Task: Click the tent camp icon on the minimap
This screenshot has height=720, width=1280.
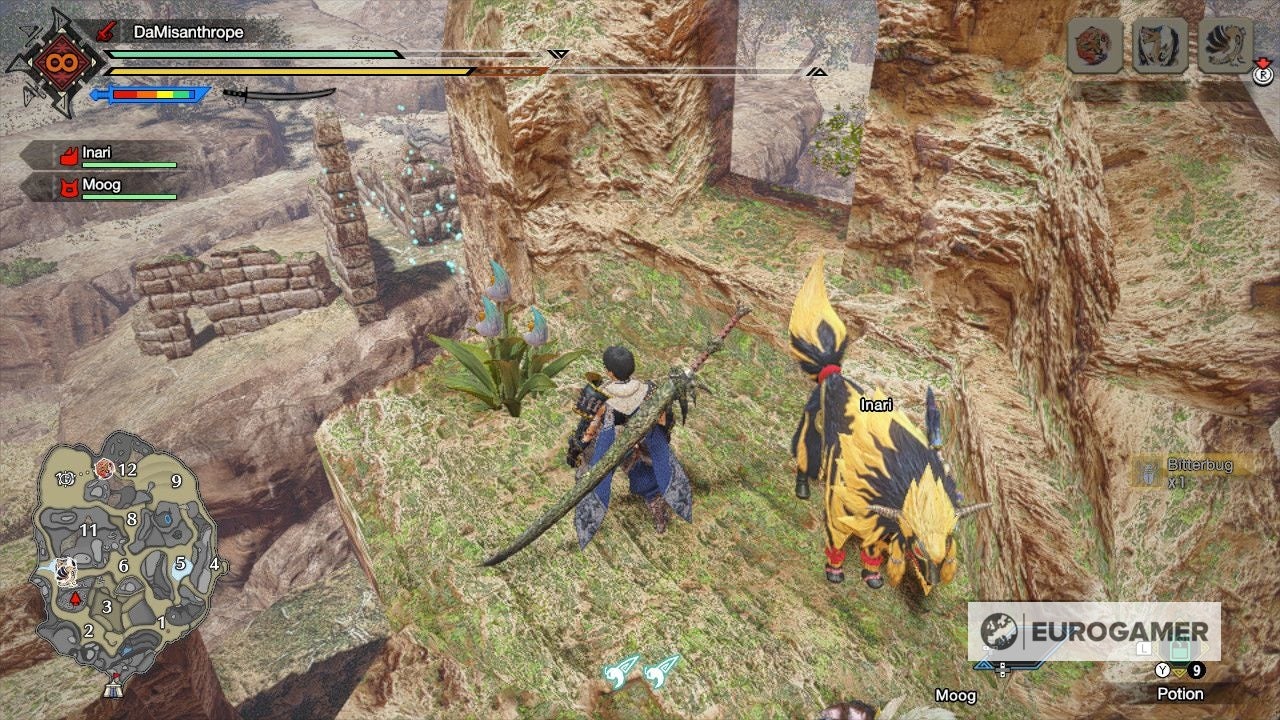Action: [x=113, y=690]
